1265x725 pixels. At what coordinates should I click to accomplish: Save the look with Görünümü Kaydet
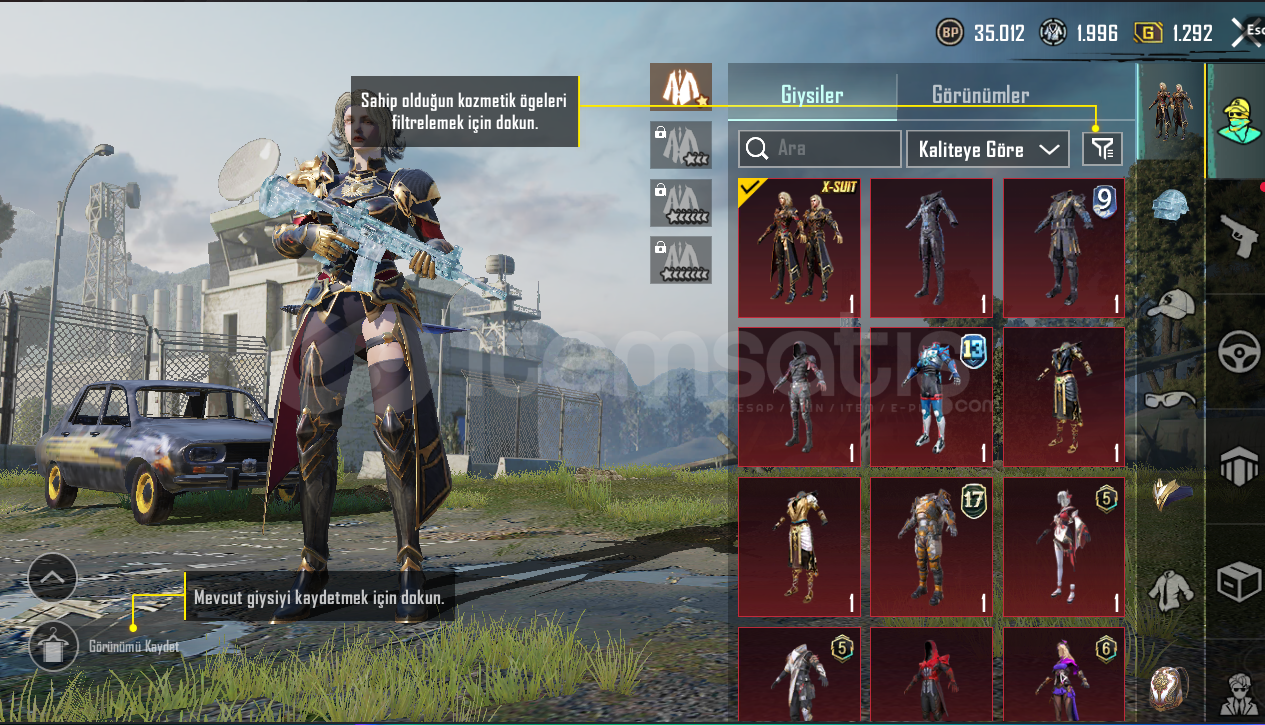tap(52, 646)
